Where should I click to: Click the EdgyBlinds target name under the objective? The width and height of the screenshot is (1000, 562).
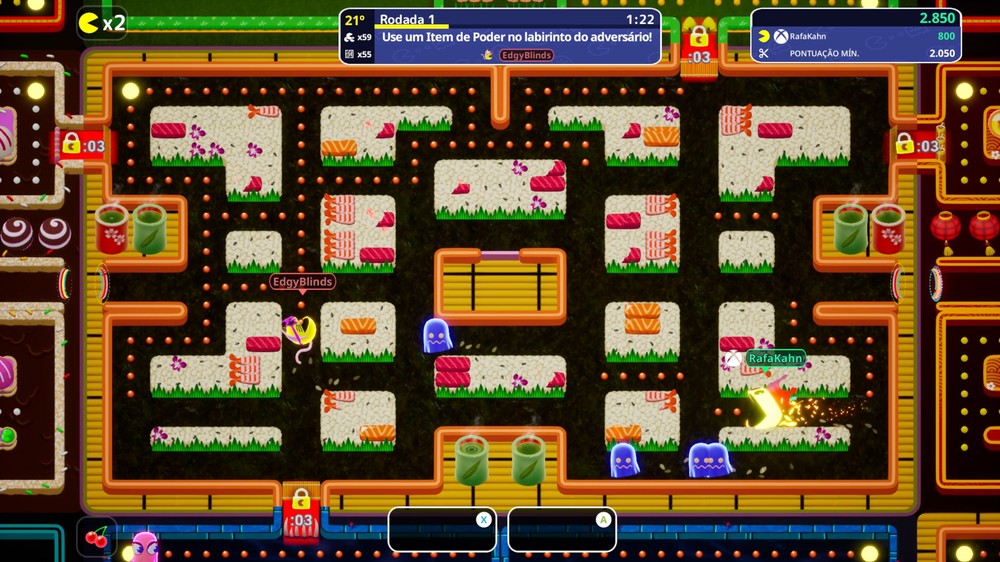click(x=526, y=55)
